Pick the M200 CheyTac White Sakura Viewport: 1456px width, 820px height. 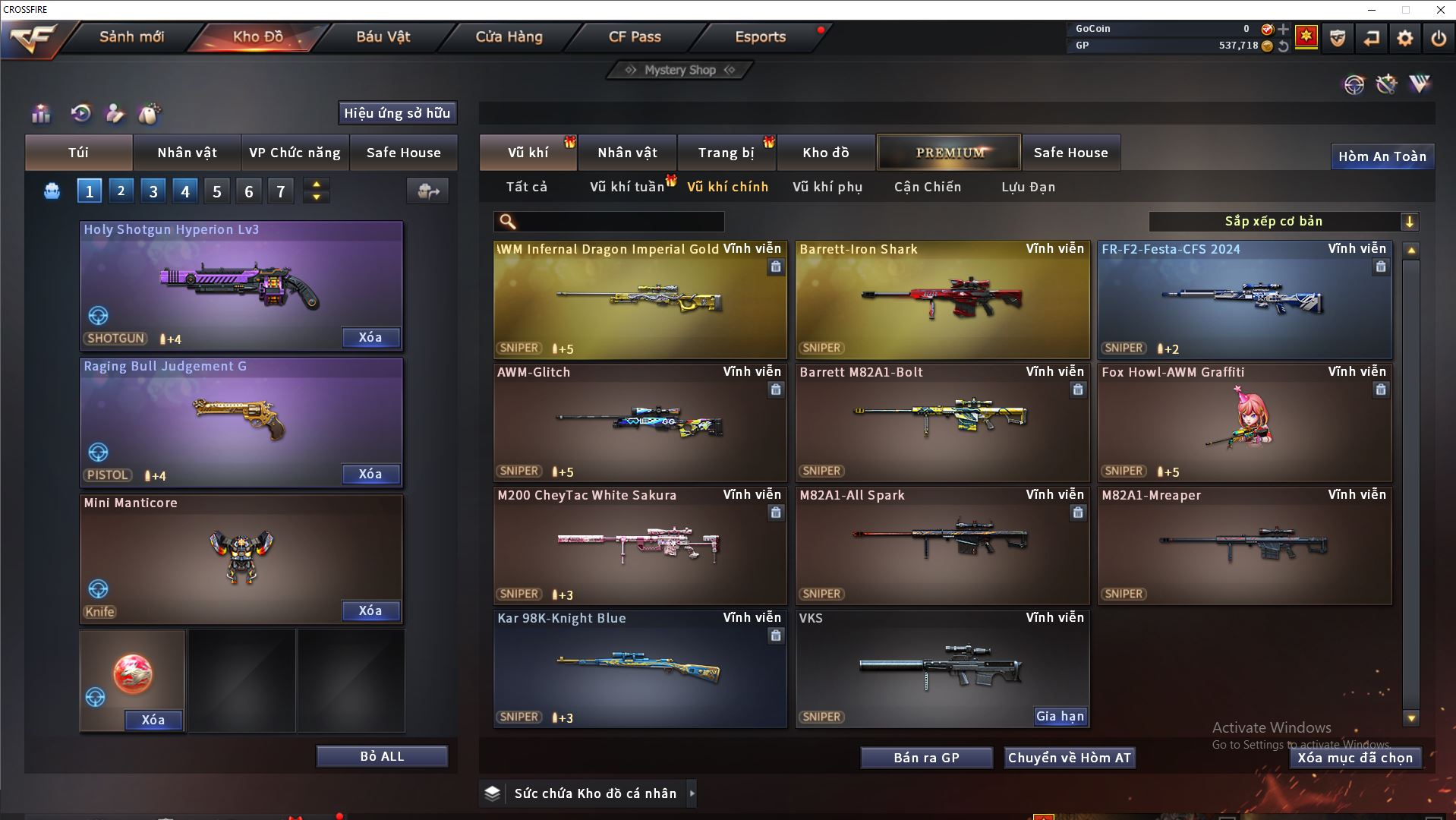coord(640,545)
